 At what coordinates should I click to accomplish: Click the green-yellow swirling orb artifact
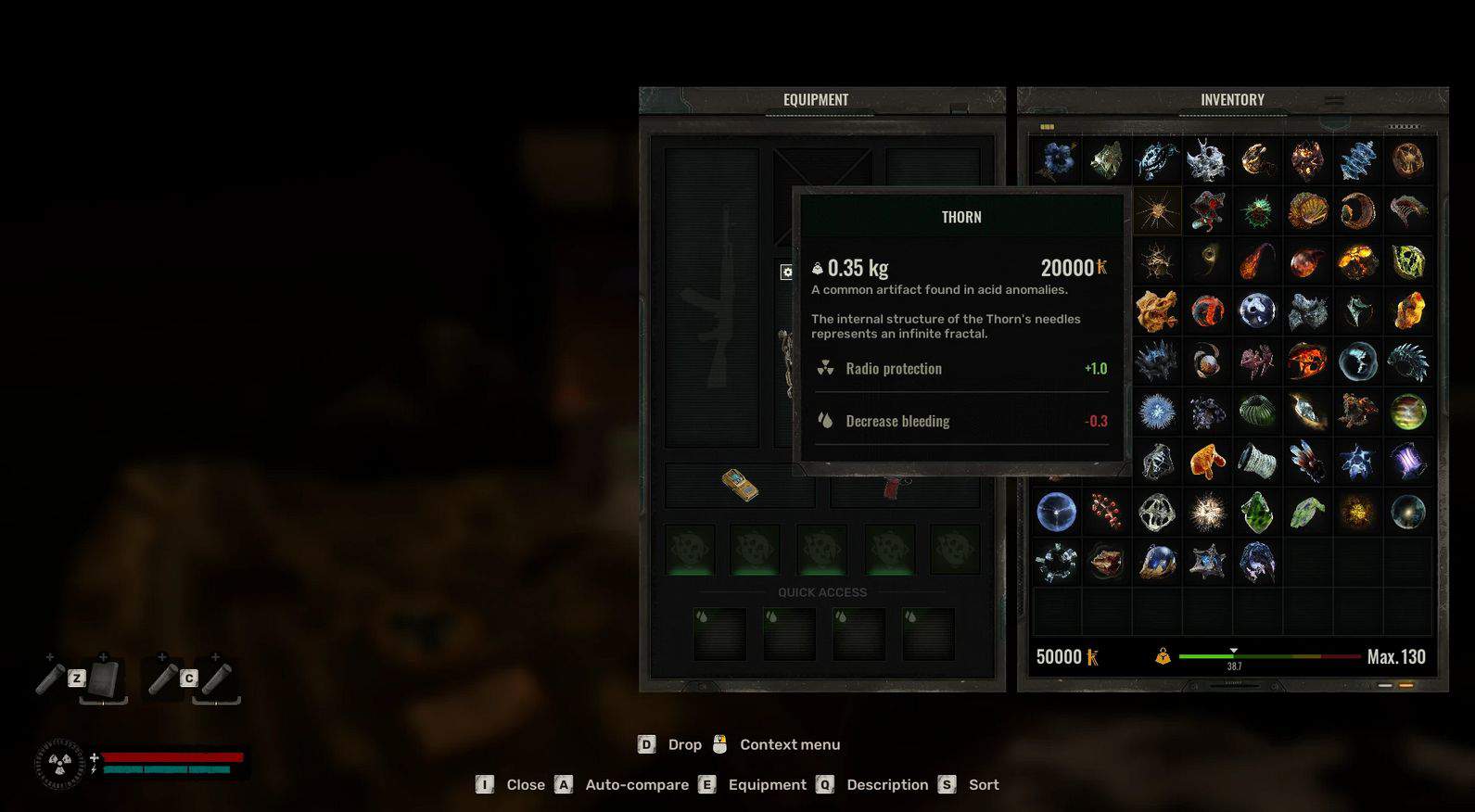(1407, 412)
